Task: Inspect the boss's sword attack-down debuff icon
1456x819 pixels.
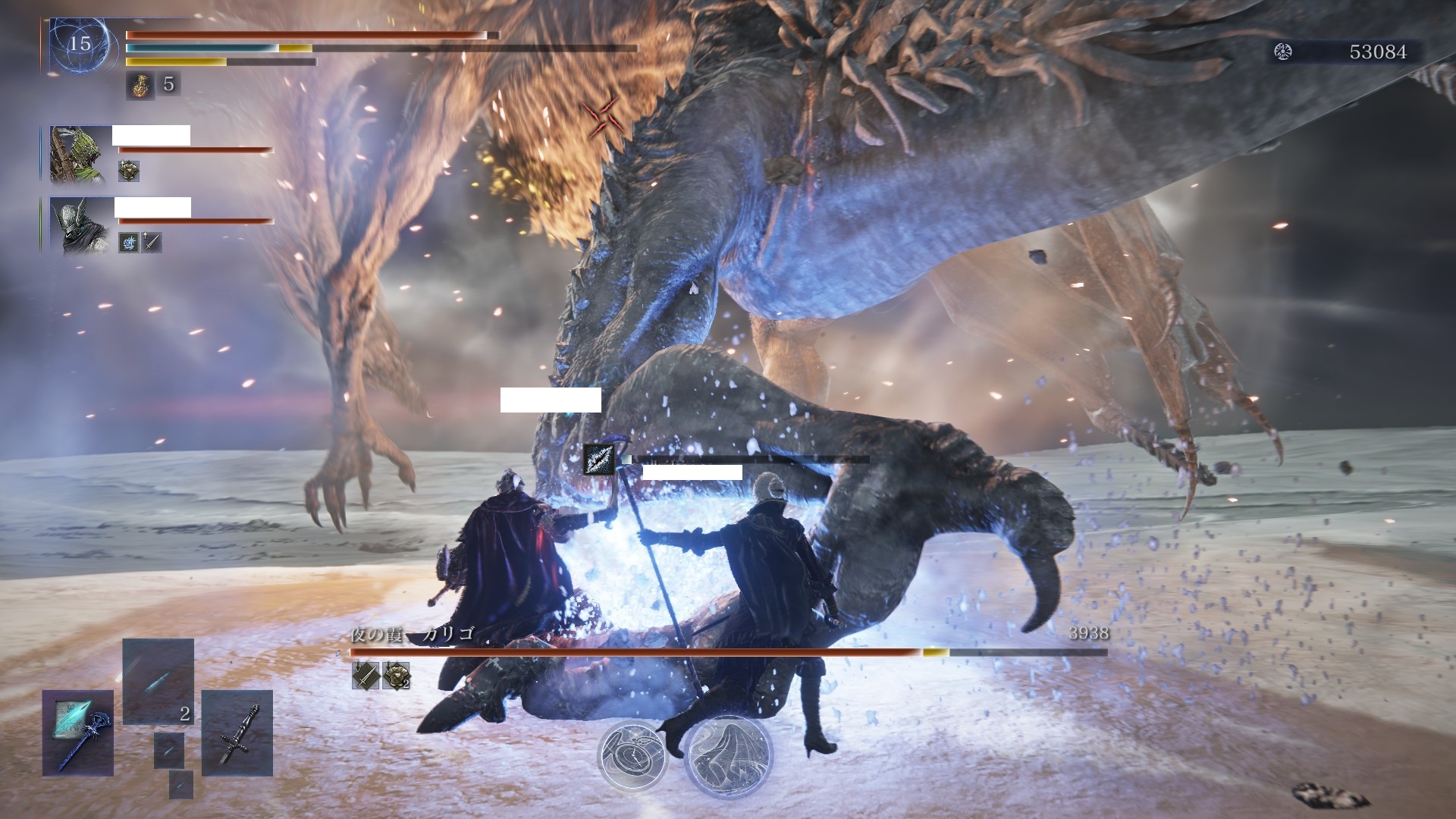Action: (365, 675)
